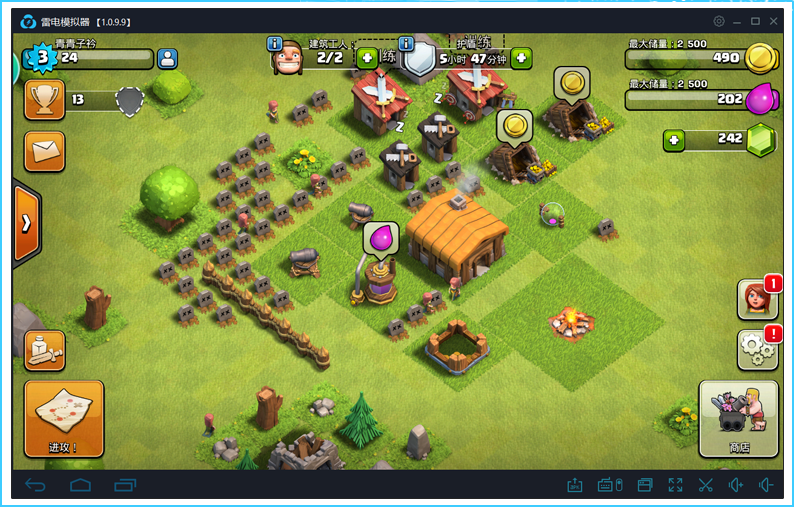The height and width of the screenshot is (507, 794).
Task: Show builder info via the info icon
Action: pos(274,44)
